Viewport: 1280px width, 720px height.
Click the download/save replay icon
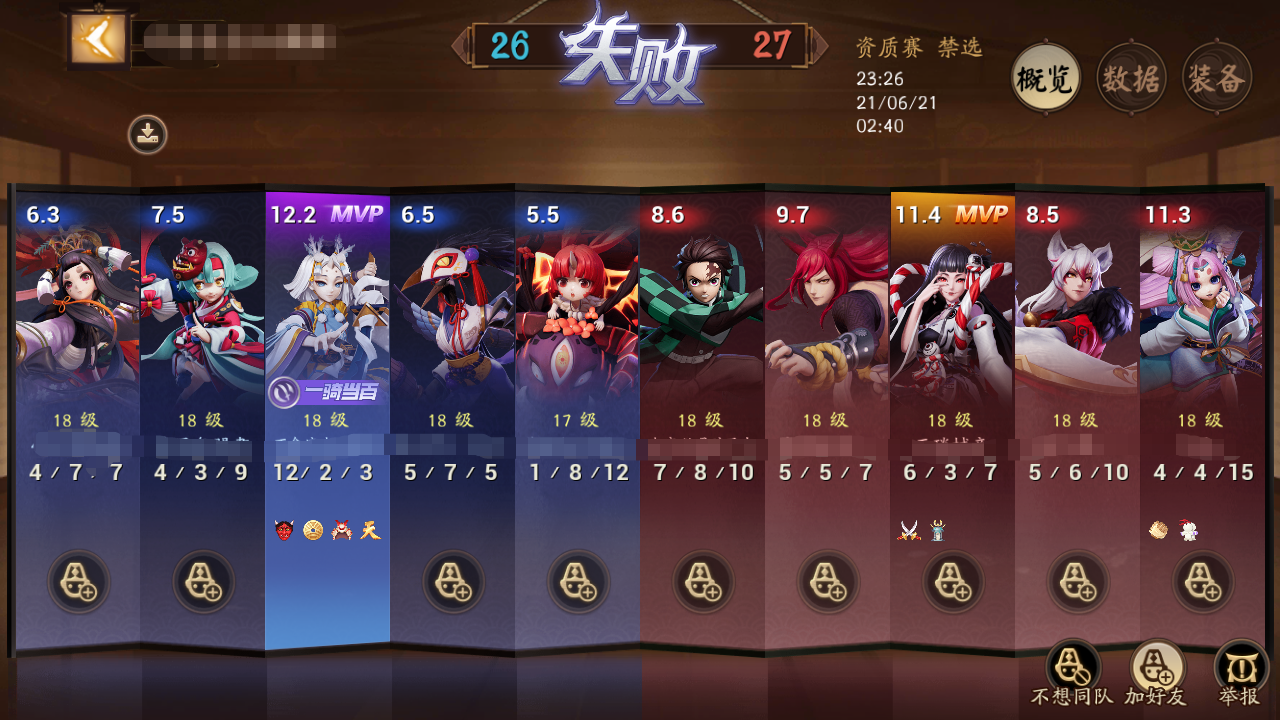click(x=145, y=135)
